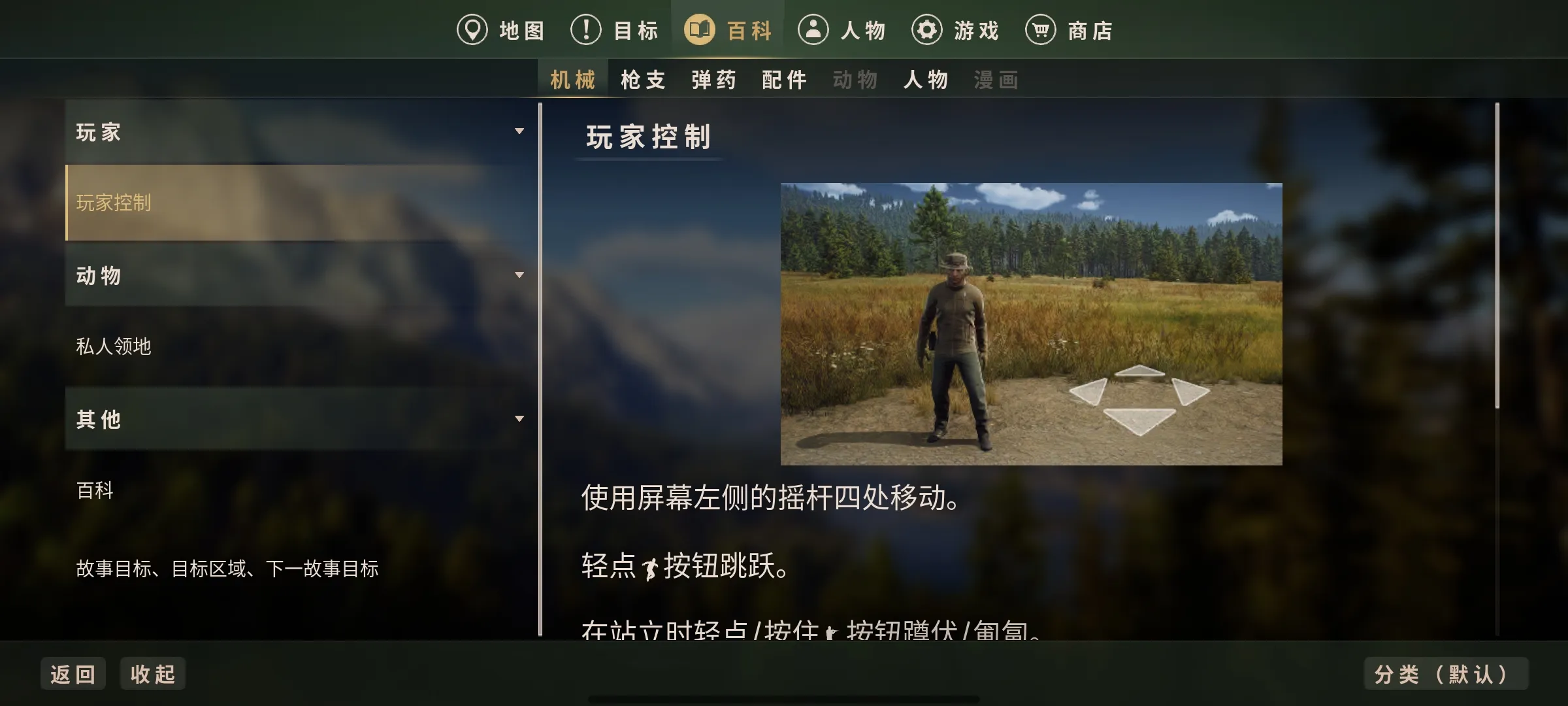The image size is (1568, 706).
Task: Open the map via the pin icon
Action: click(474, 29)
